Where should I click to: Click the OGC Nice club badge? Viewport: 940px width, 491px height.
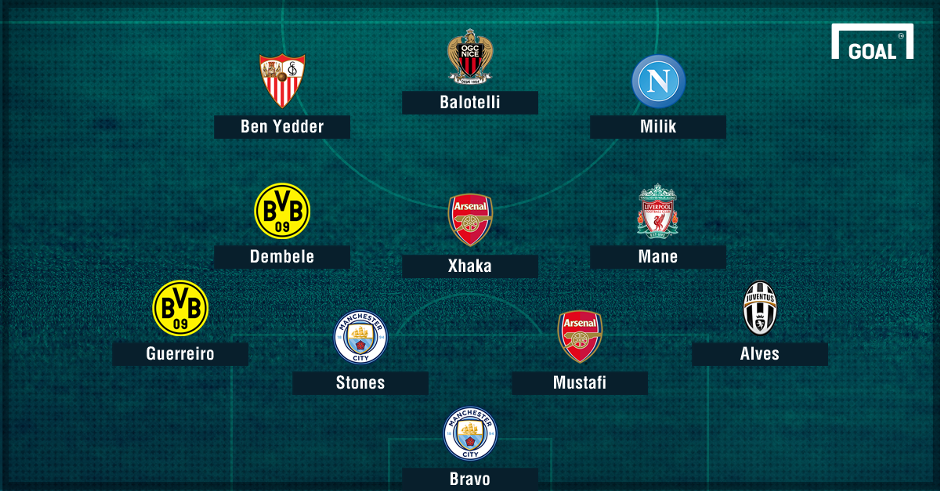(x=470, y=58)
